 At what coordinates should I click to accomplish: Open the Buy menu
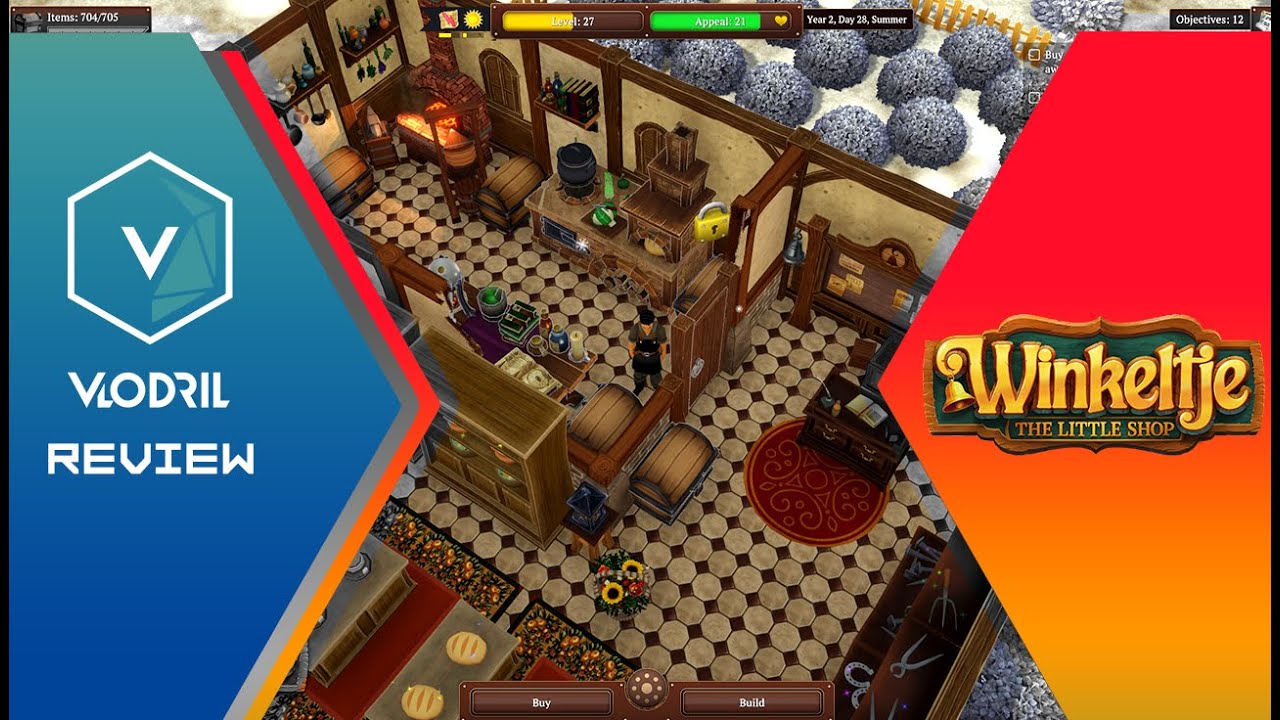pyautogui.click(x=541, y=702)
